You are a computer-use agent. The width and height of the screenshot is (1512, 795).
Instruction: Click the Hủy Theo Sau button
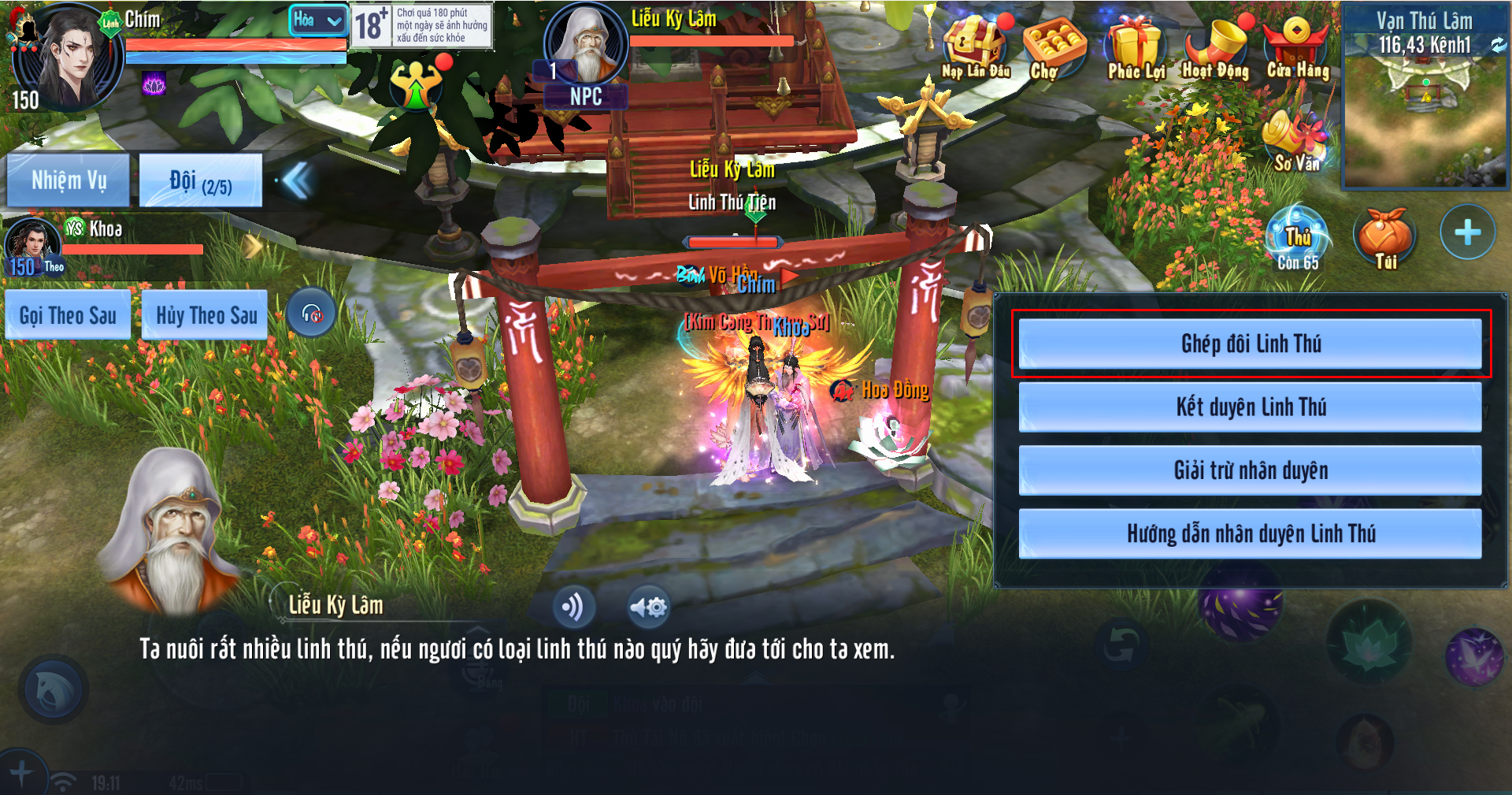[x=206, y=316]
